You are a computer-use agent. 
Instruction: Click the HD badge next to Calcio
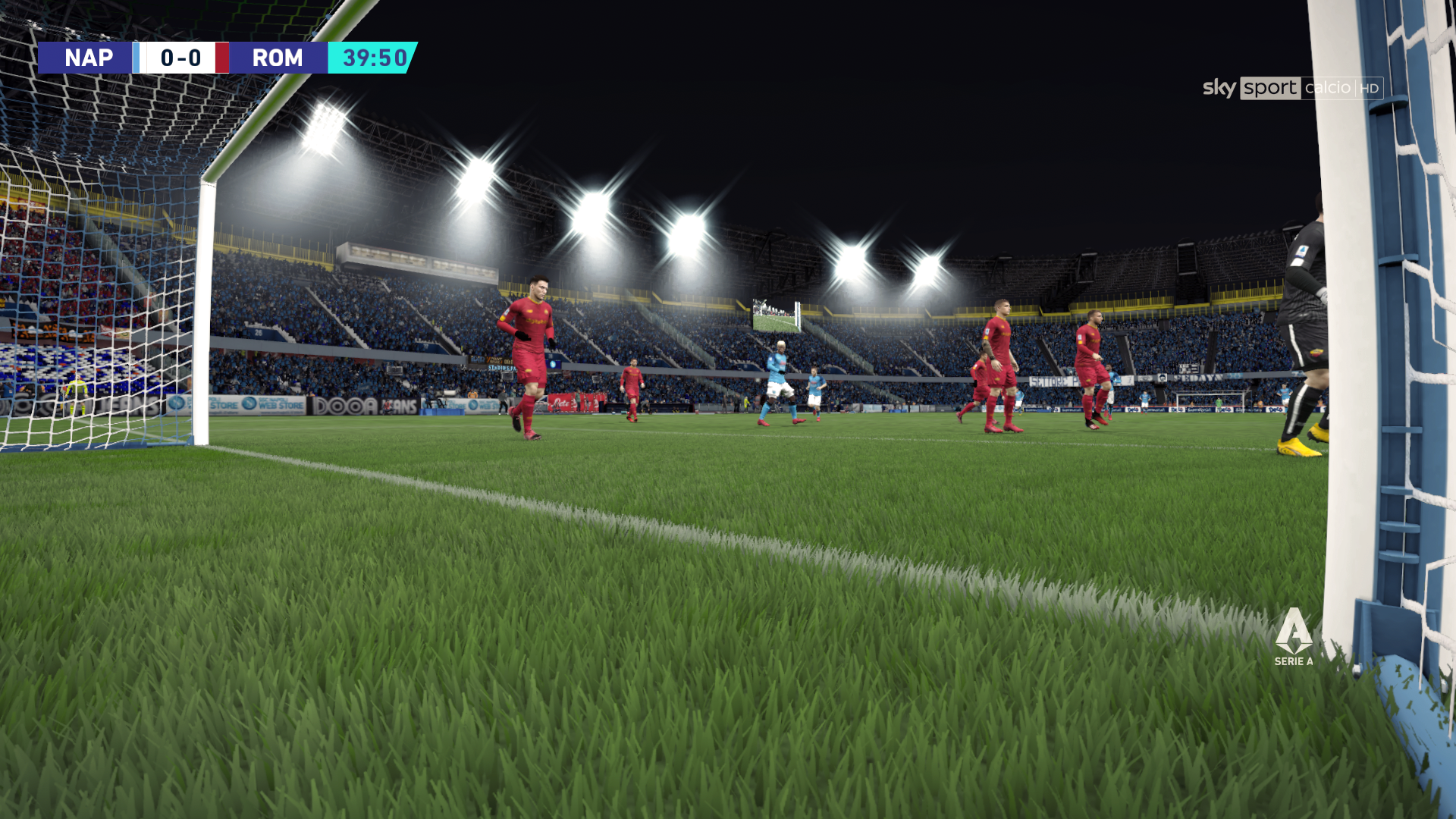1369,89
